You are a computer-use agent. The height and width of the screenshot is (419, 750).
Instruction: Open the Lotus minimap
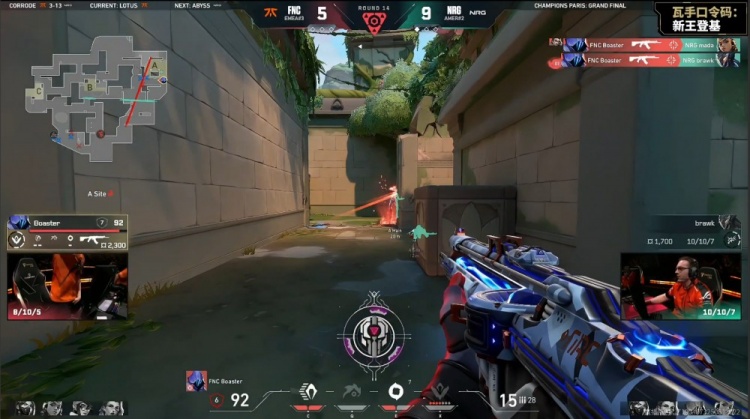[x=95, y=88]
